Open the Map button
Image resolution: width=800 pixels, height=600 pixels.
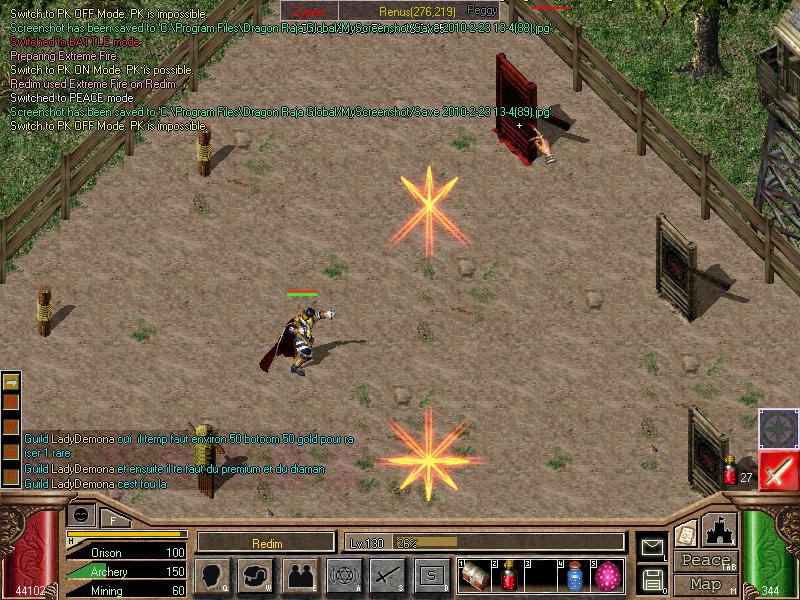pos(705,584)
